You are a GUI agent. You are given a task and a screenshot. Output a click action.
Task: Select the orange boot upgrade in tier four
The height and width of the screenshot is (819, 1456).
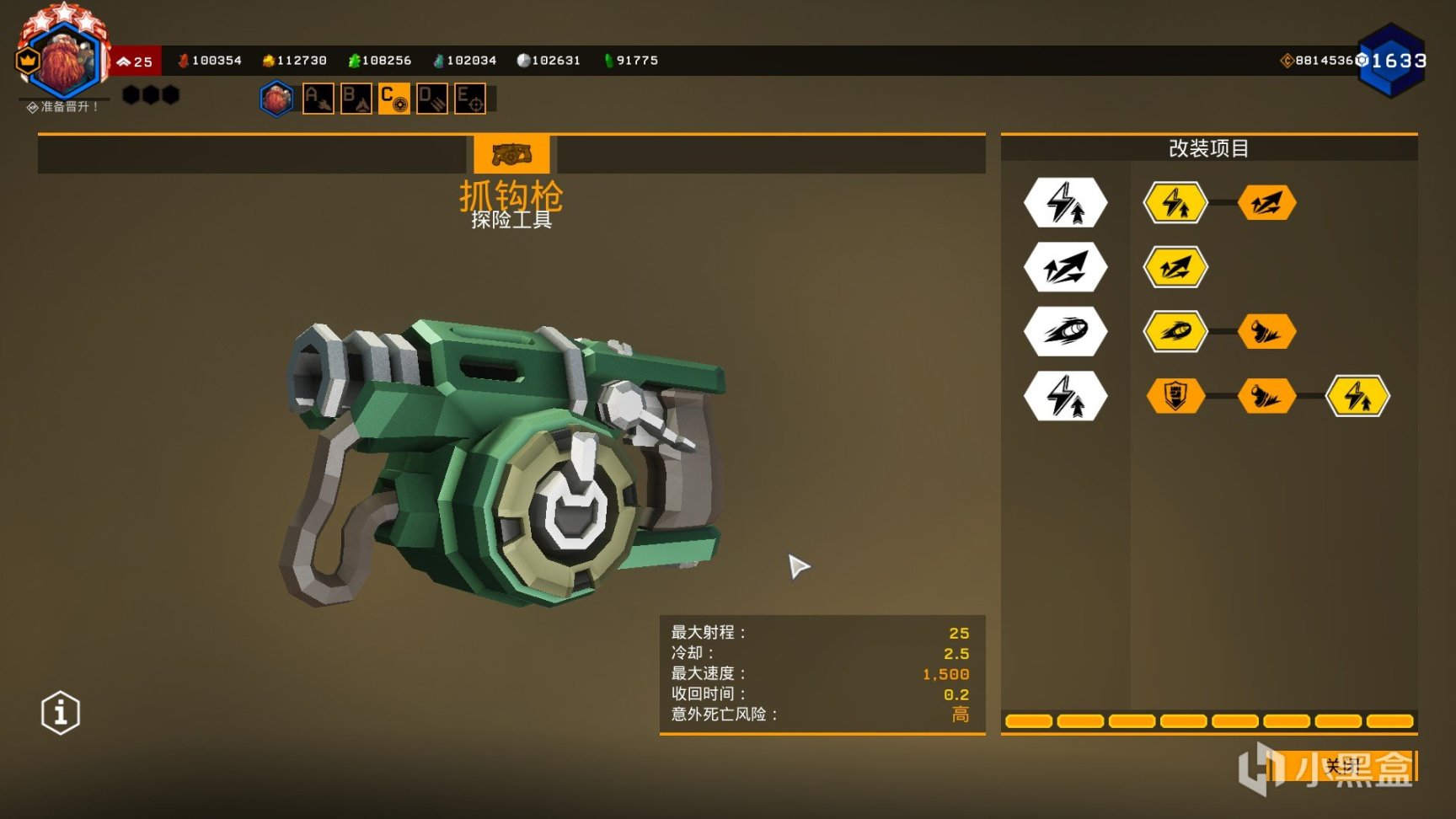tap(1266, 396)
